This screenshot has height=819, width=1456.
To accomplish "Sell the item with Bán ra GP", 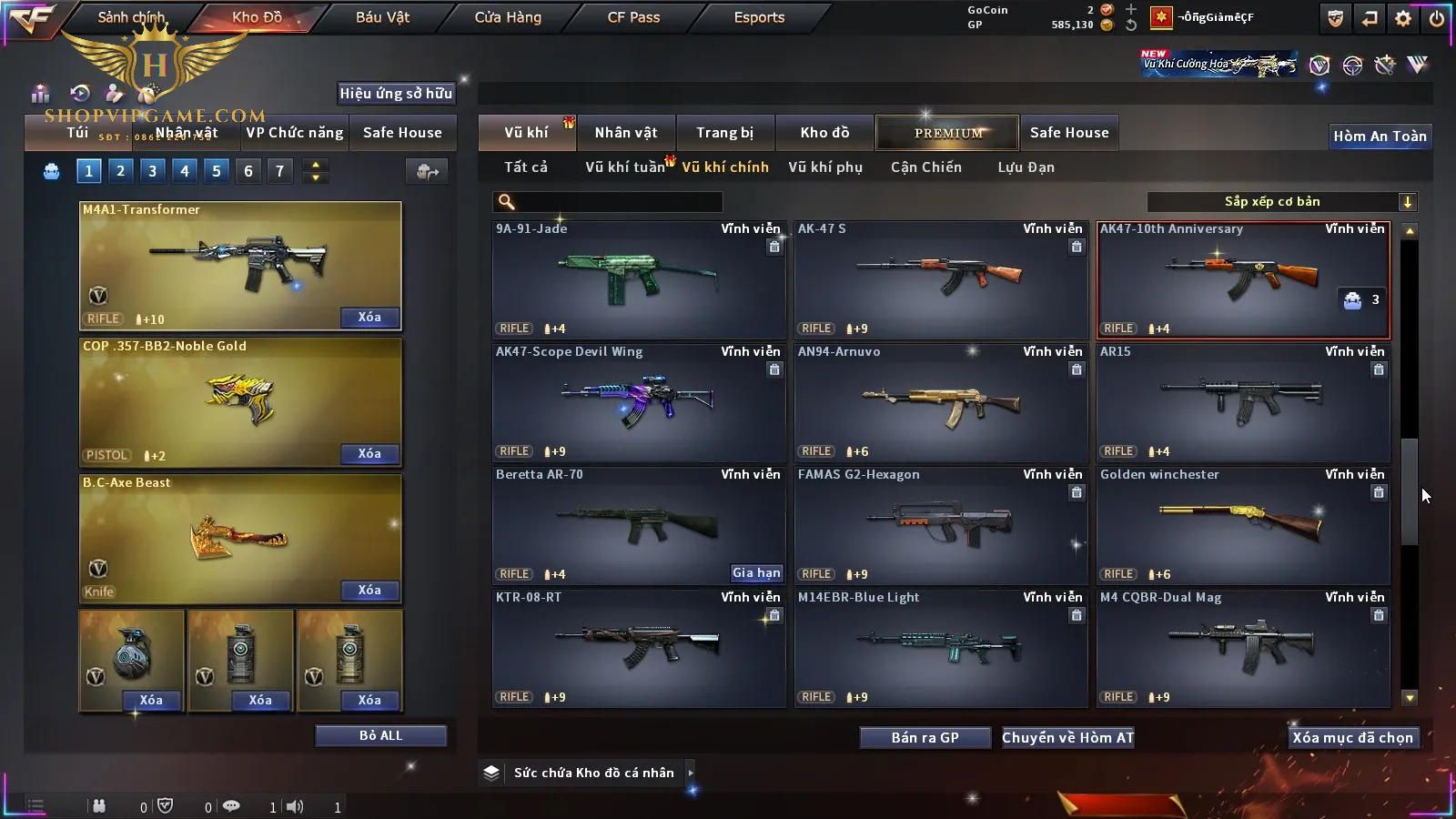I will point(925,738).
